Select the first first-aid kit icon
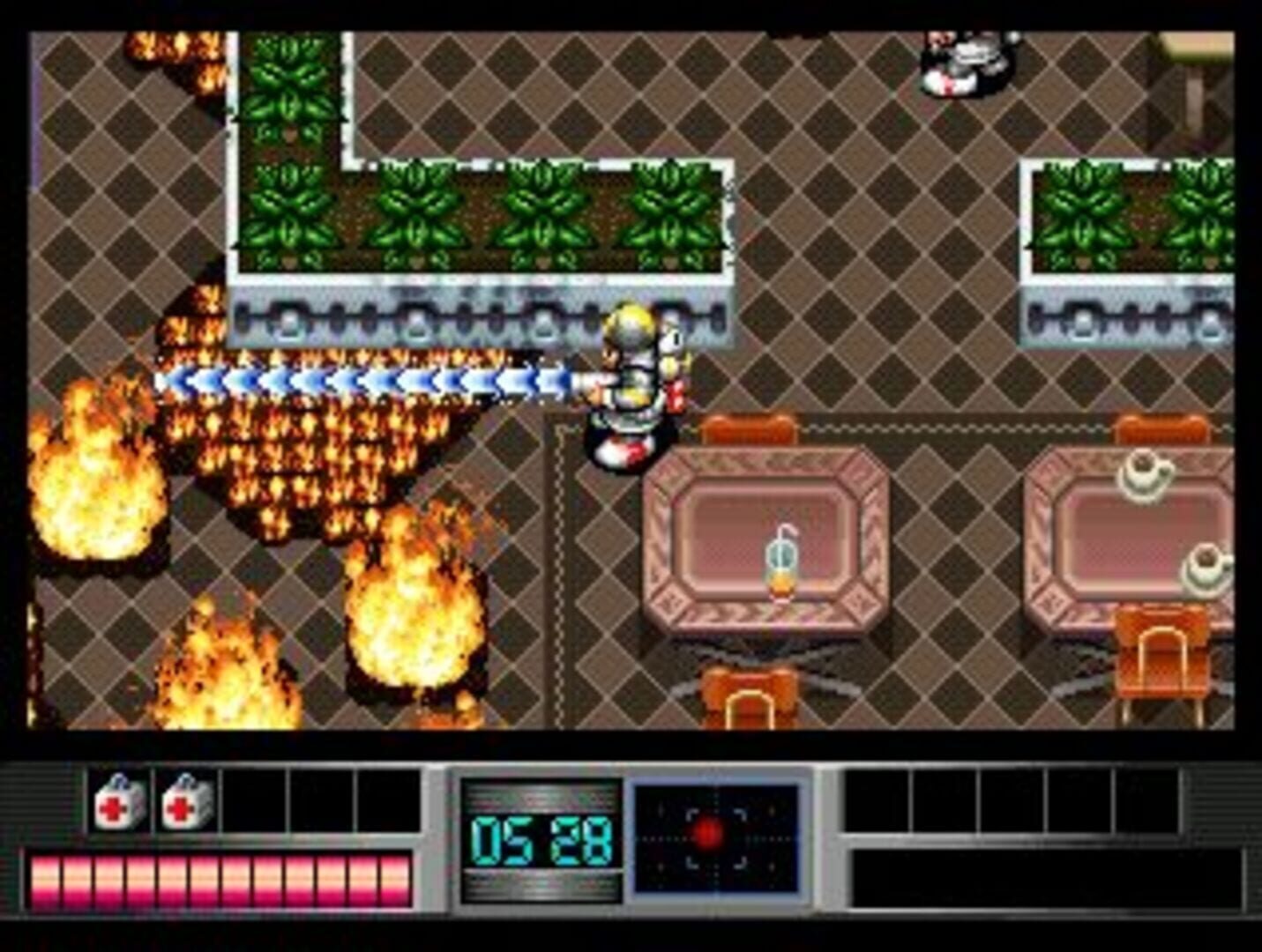The width and height of the screenshot is (1262, 952). [116, 803]
